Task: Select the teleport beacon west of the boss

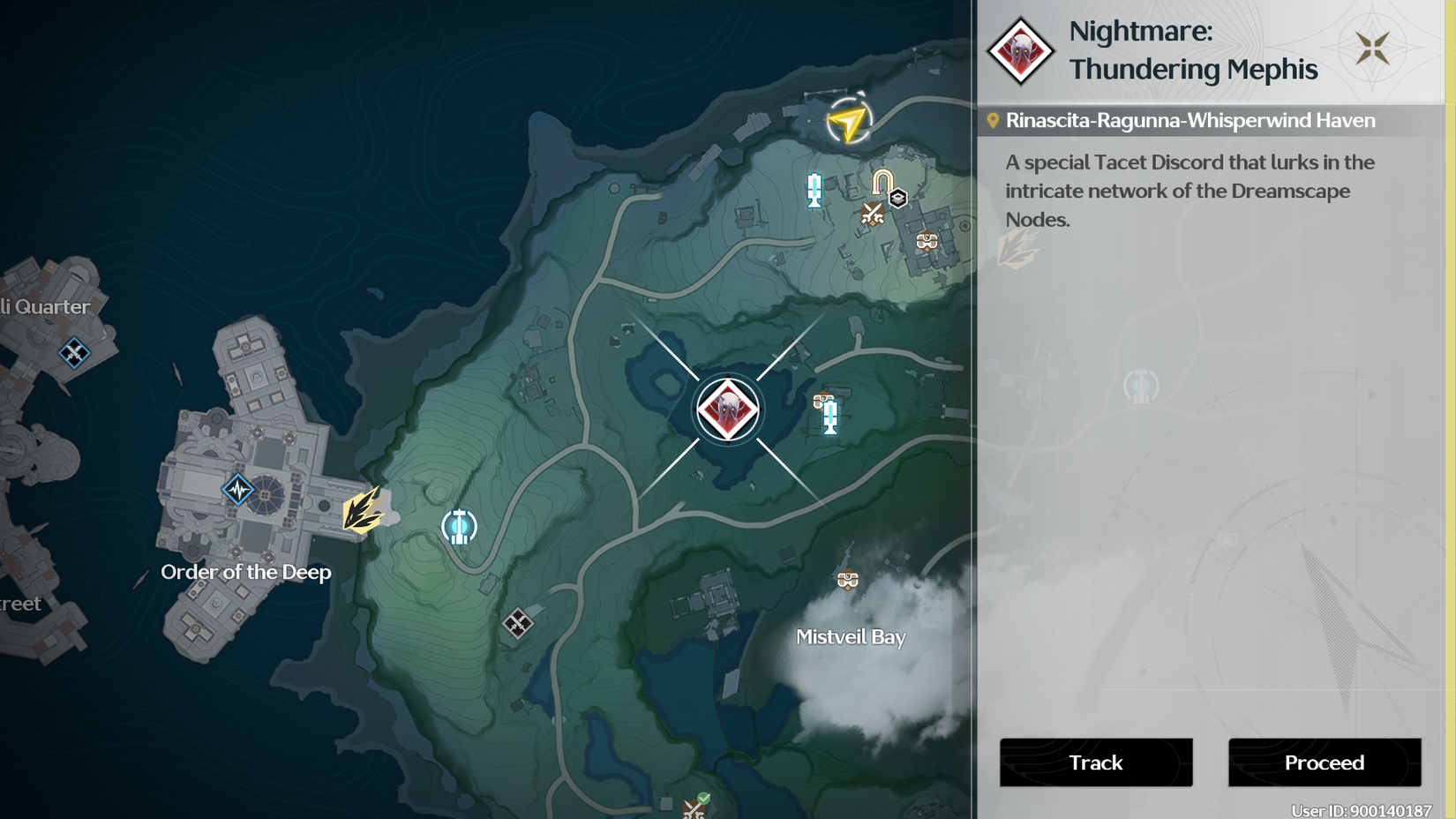Action: point(458,527)
